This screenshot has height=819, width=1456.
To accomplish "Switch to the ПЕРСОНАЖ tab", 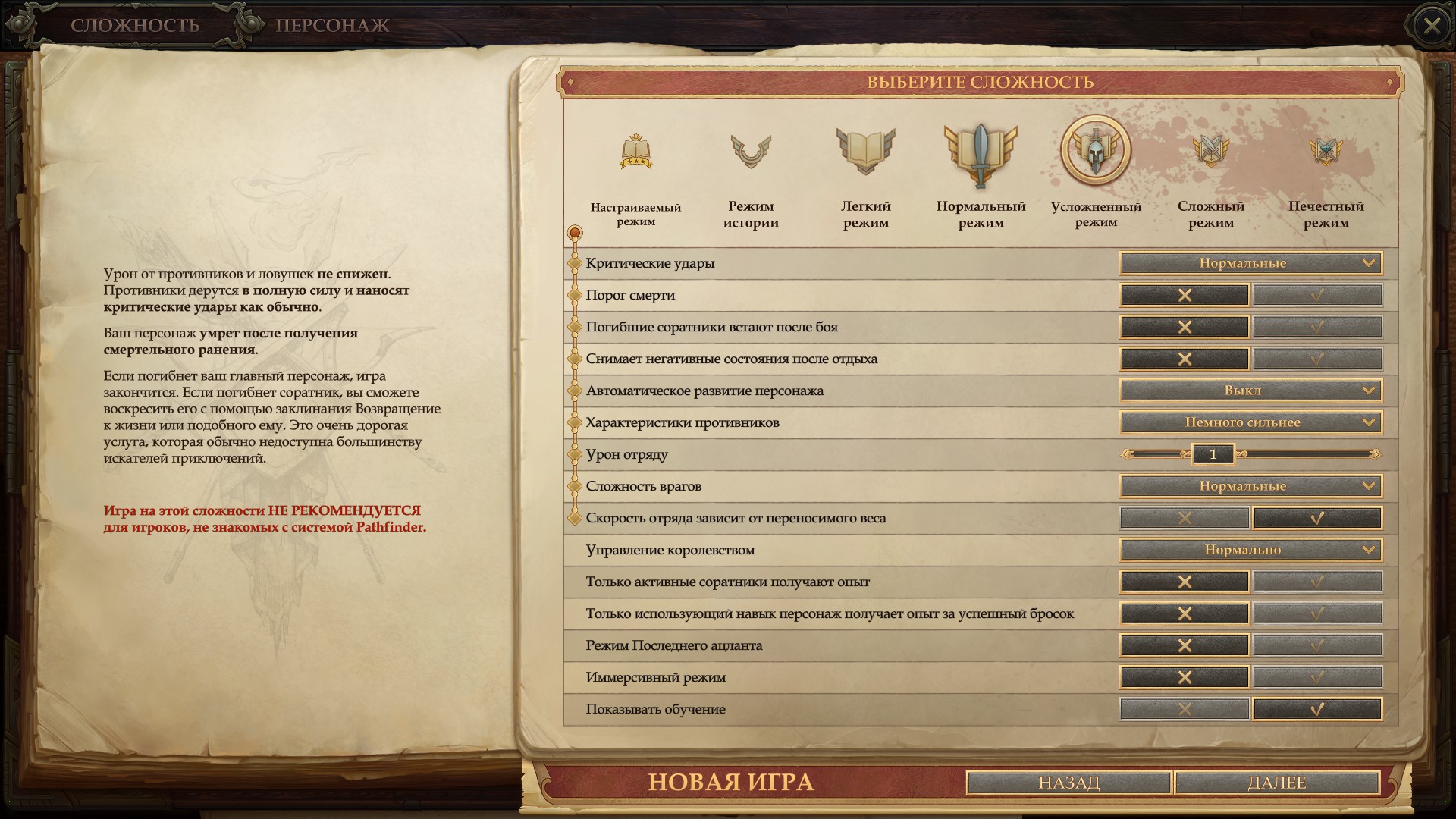I will [x=332, y=25].
